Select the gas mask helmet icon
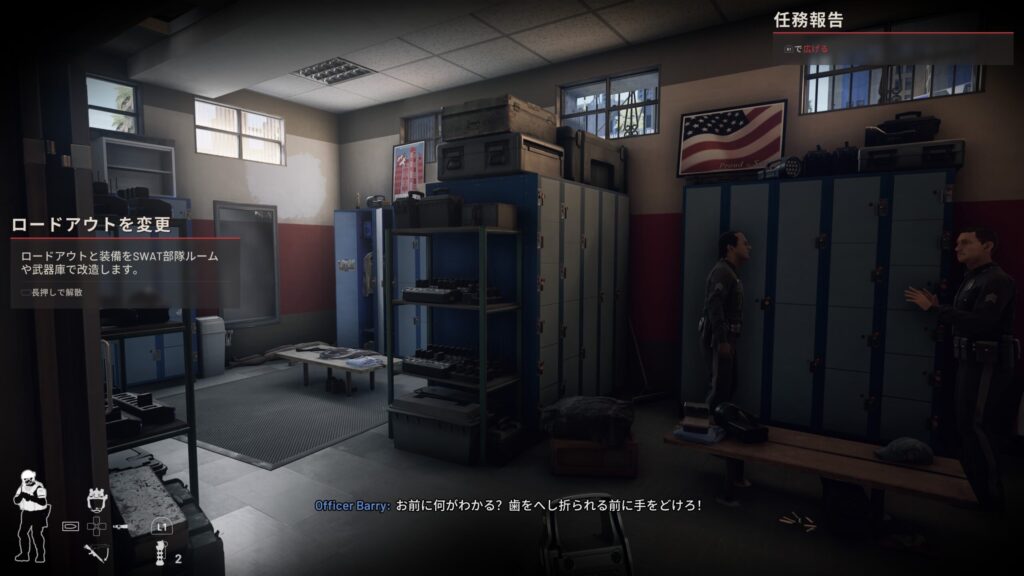The image size is (1024, 576). click(x=98, y=500)
